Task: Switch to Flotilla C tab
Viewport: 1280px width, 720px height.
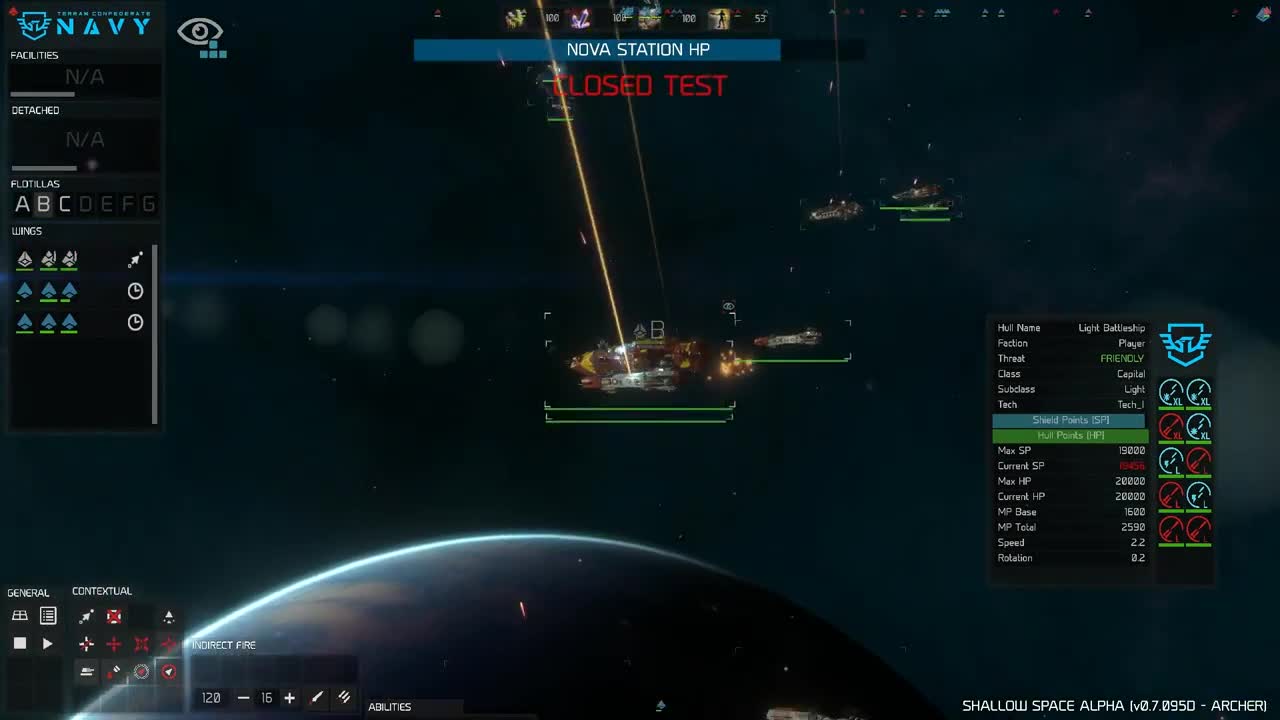Action: pos(63,204)
